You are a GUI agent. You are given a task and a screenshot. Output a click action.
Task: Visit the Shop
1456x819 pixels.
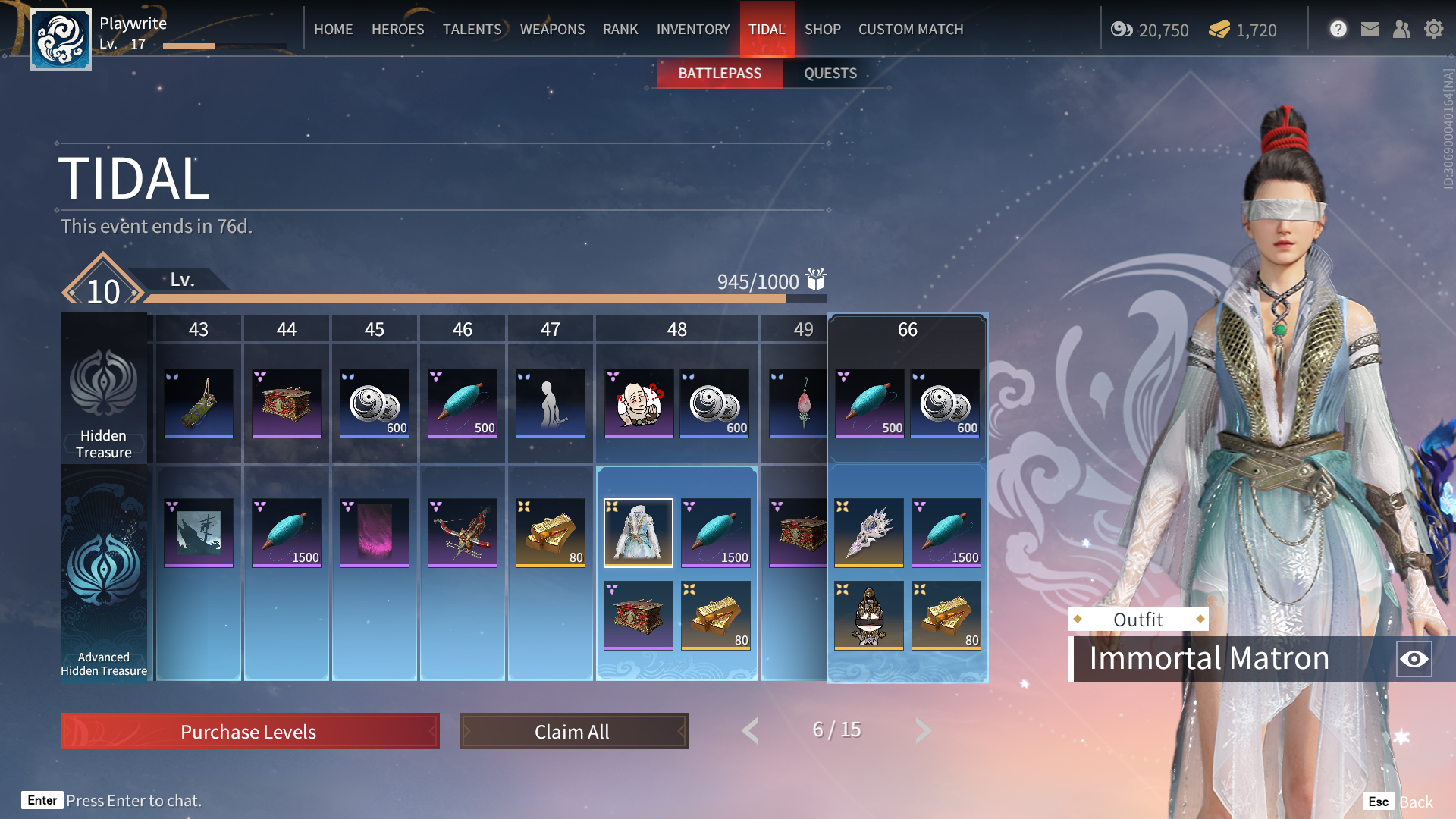click(x=822, y=29)
